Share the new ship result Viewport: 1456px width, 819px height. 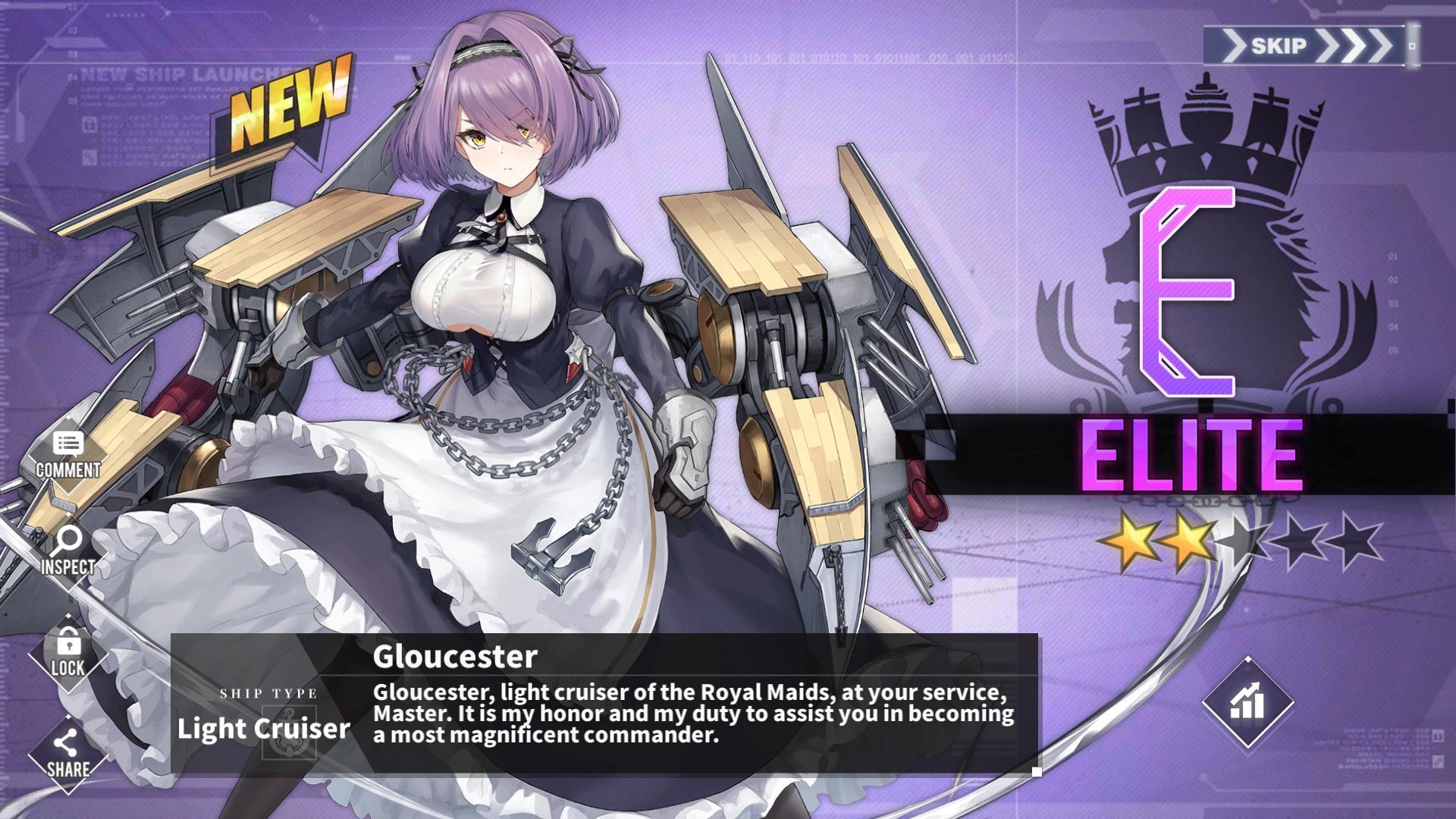point(68,754)
